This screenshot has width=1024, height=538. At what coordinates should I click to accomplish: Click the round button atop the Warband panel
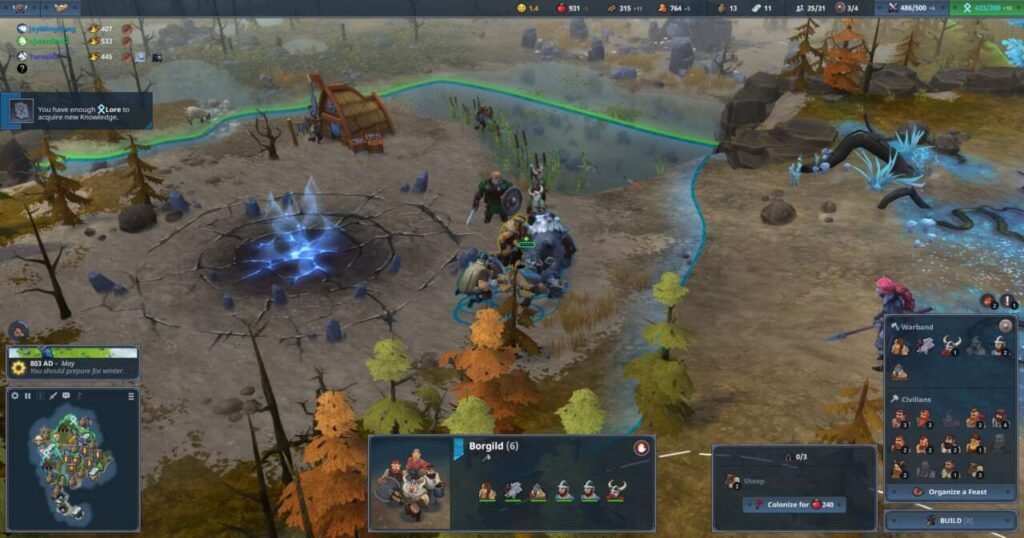pos(1005,325)
